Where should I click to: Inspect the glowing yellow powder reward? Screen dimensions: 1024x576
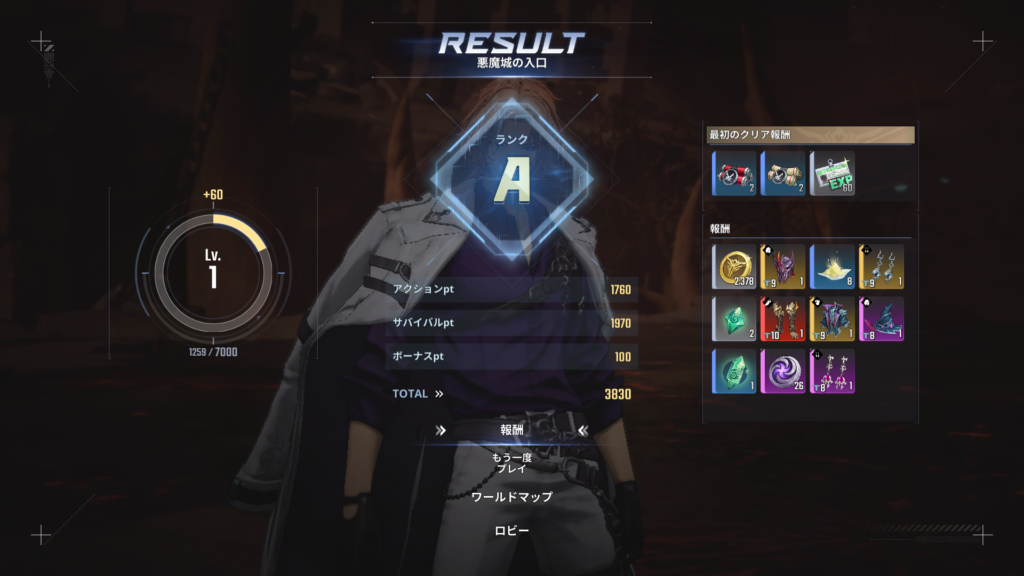click(x=832, y=266)
